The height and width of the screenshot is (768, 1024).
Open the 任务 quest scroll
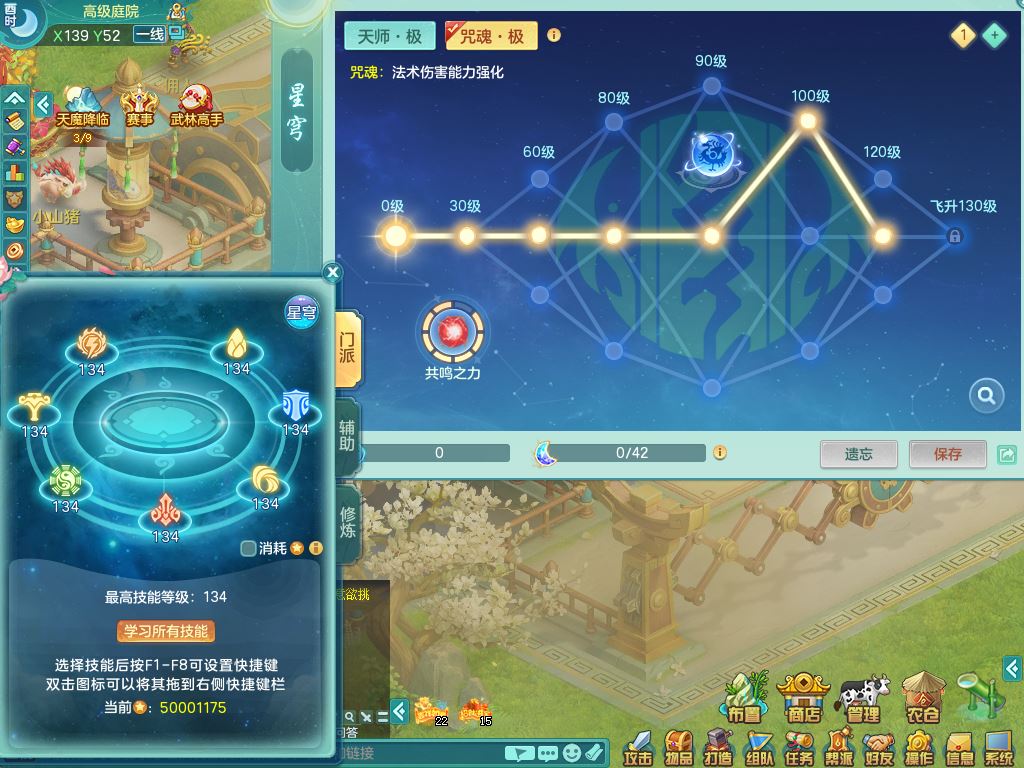[798, 745]
